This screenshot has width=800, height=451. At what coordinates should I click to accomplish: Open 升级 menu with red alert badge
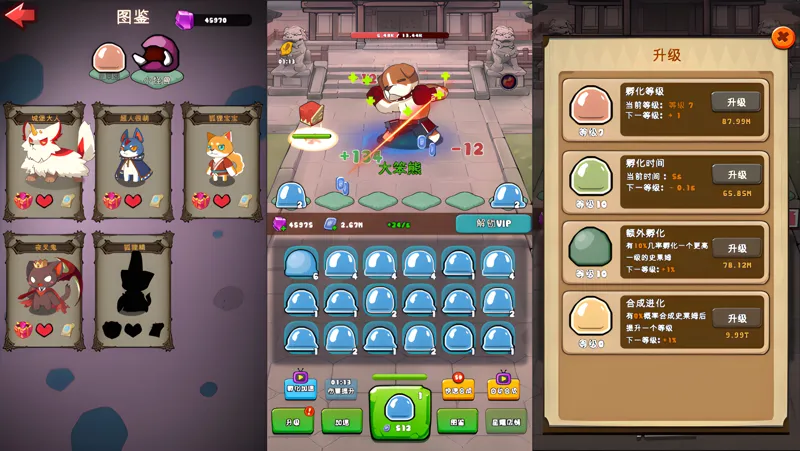tap(293, 421)
